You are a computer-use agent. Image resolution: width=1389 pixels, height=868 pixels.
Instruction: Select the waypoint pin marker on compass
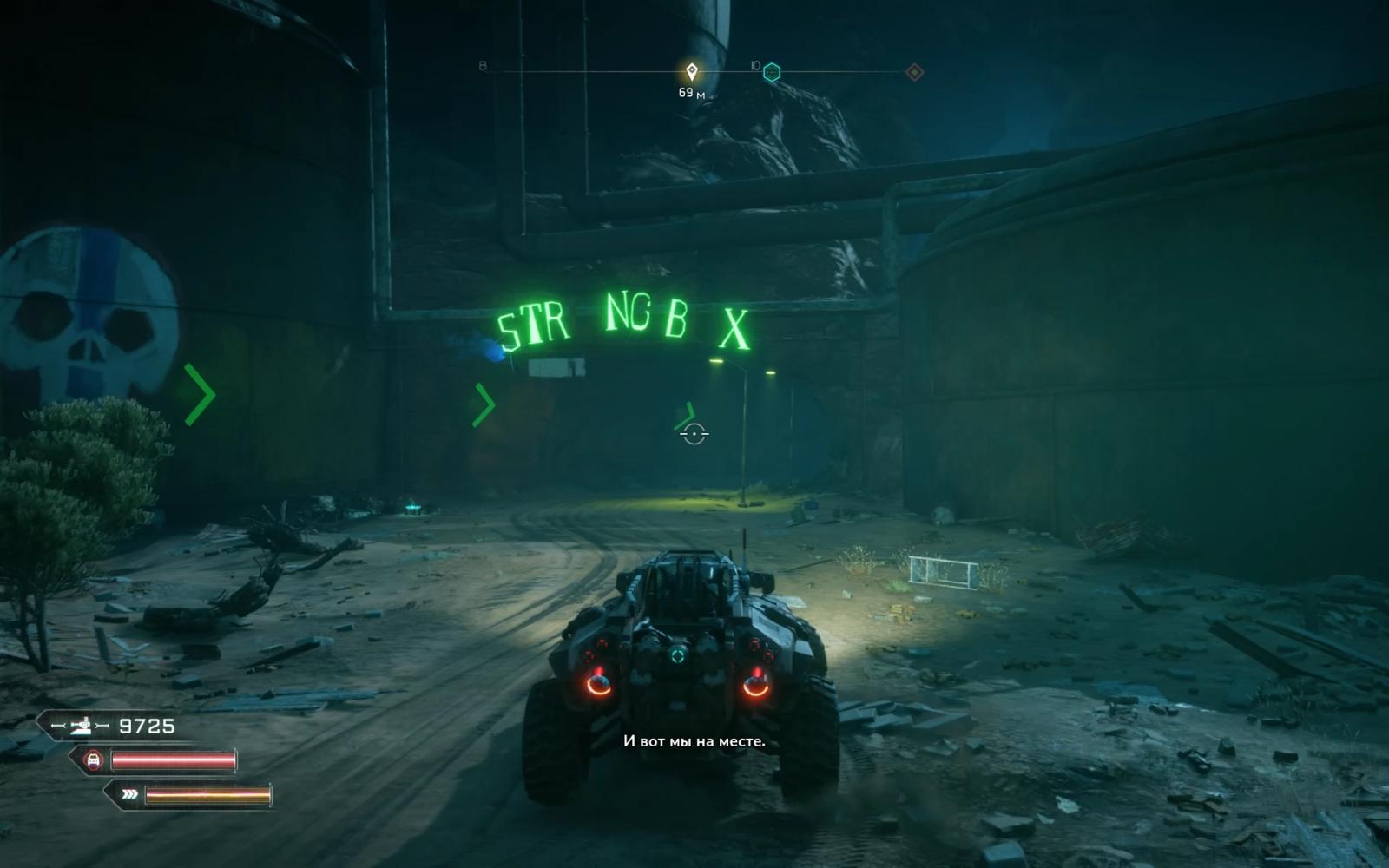click(692, 71)
